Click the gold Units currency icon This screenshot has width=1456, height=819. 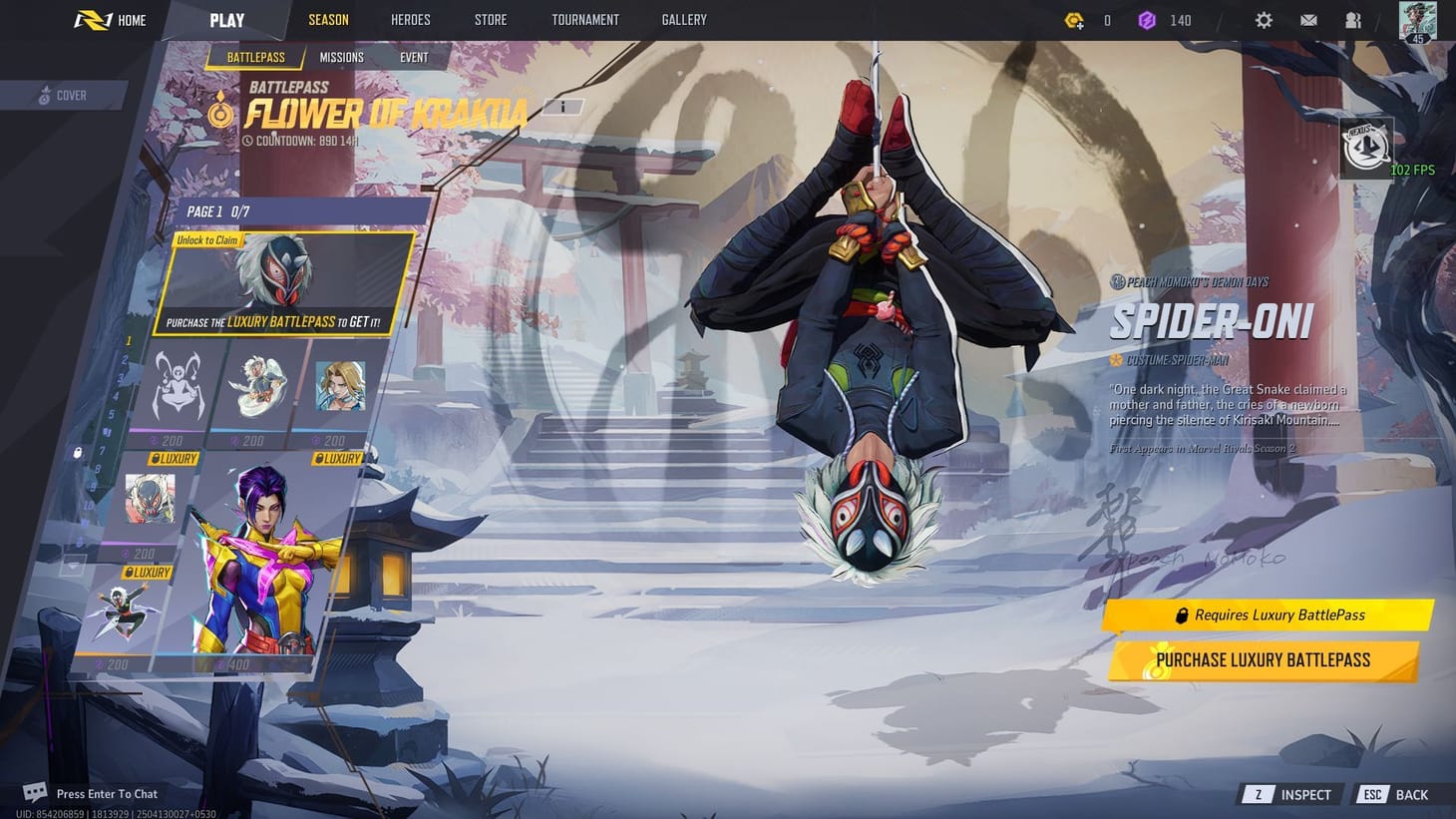pyautogui.click(x=1075, y=19)
